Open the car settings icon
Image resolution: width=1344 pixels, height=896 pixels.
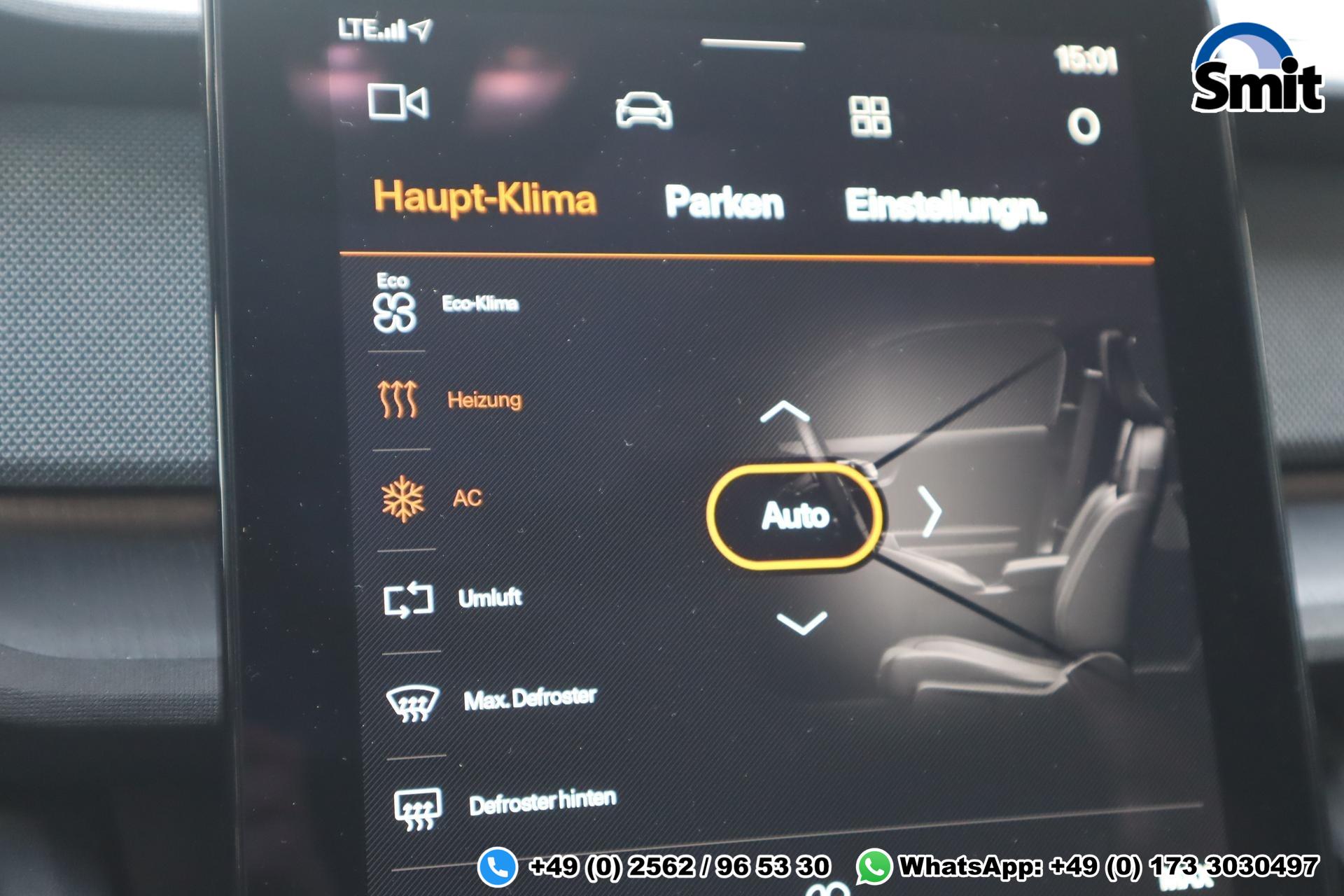tap(643, 111)
